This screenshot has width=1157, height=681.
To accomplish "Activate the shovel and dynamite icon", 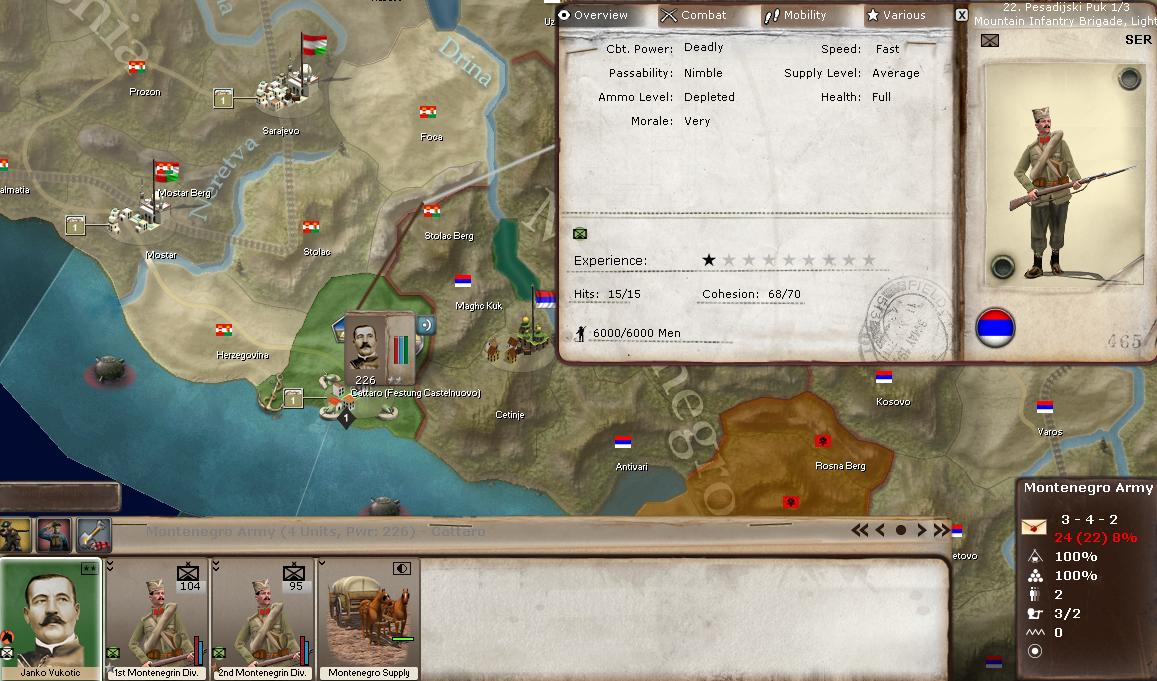I will coord(92,535).
